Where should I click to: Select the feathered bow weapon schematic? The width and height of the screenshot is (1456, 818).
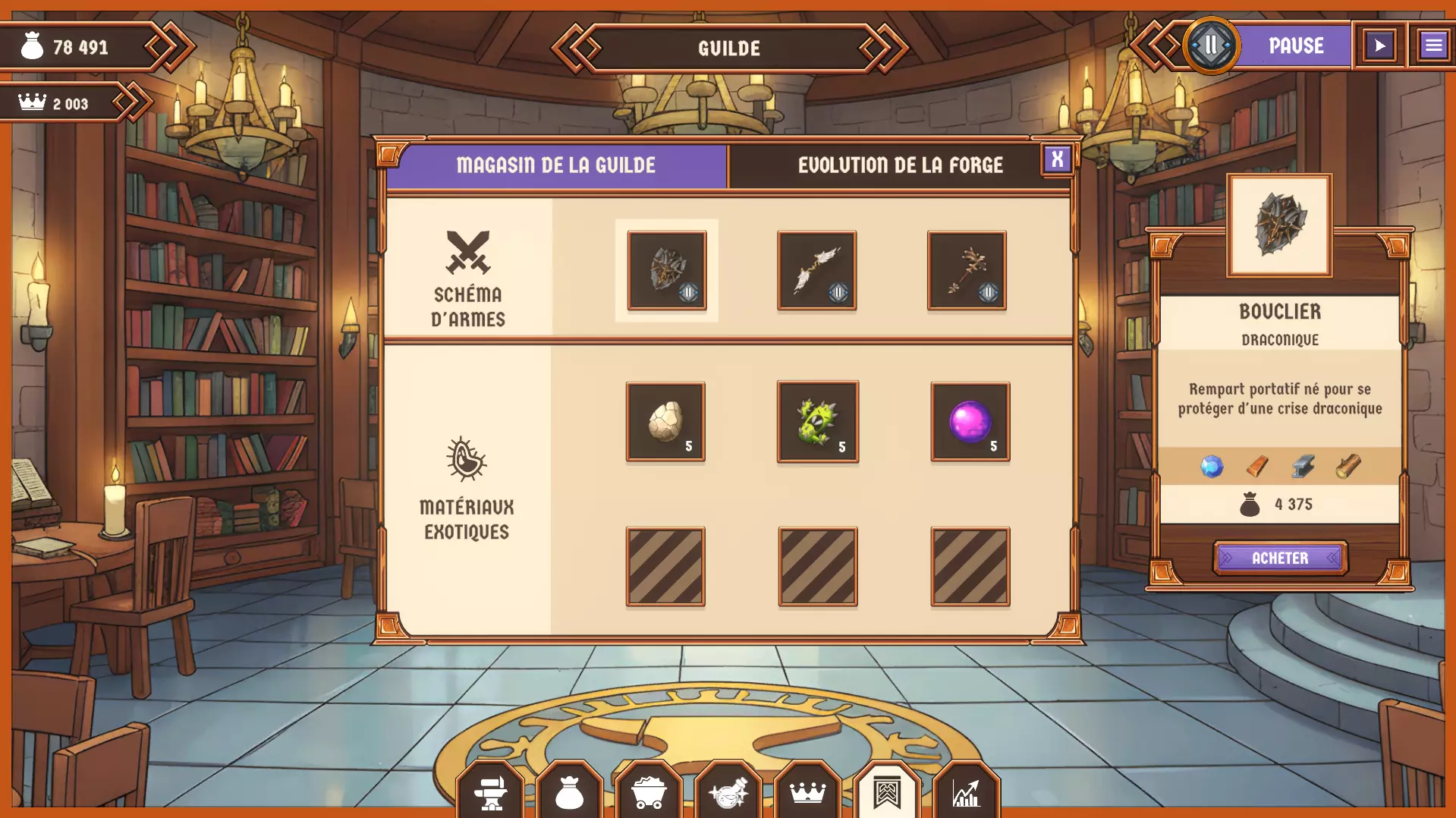816,271
